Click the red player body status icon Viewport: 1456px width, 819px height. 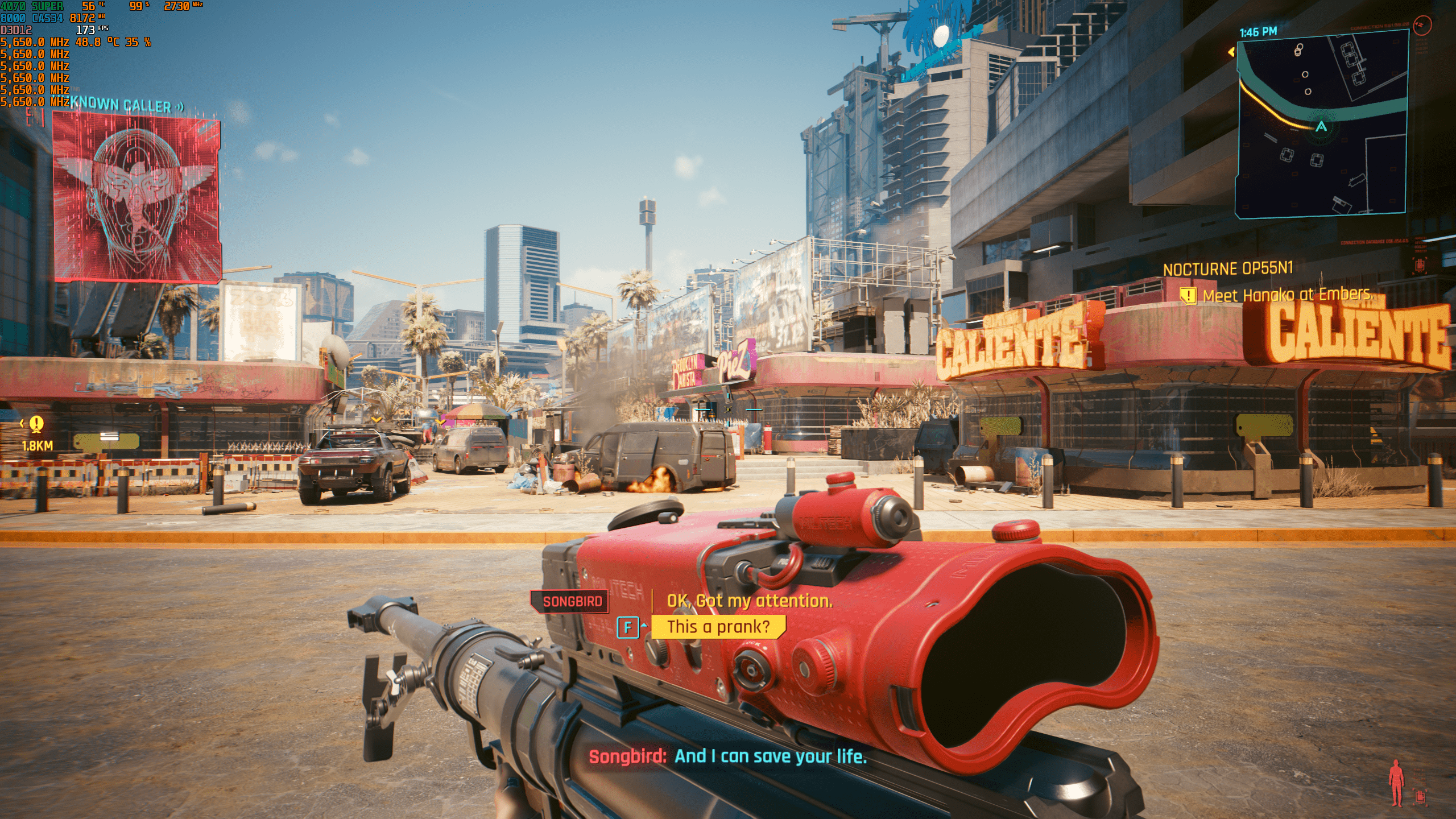[1395, 783]
